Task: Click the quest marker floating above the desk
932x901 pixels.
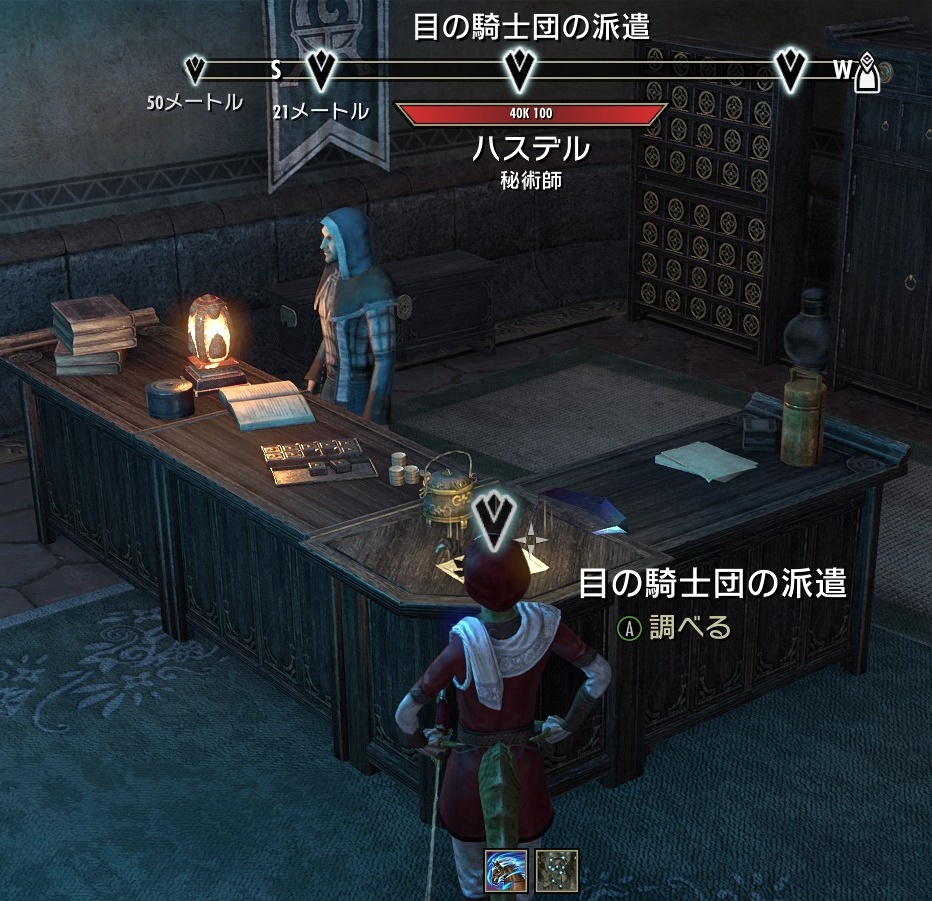Action: (493, 517)
